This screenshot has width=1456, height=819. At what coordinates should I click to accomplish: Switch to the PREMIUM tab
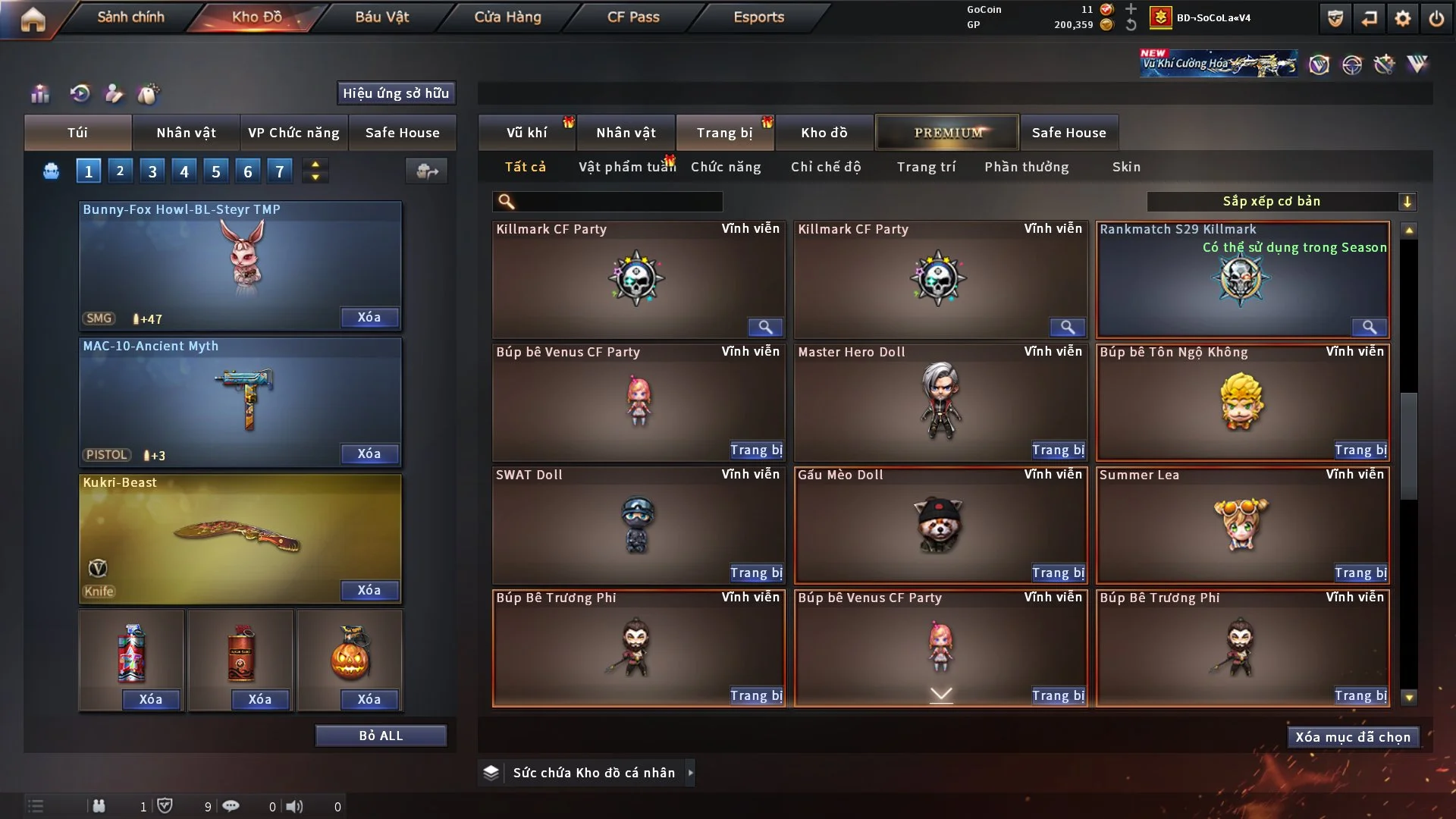pyautogui.click(x=947, y=132)
